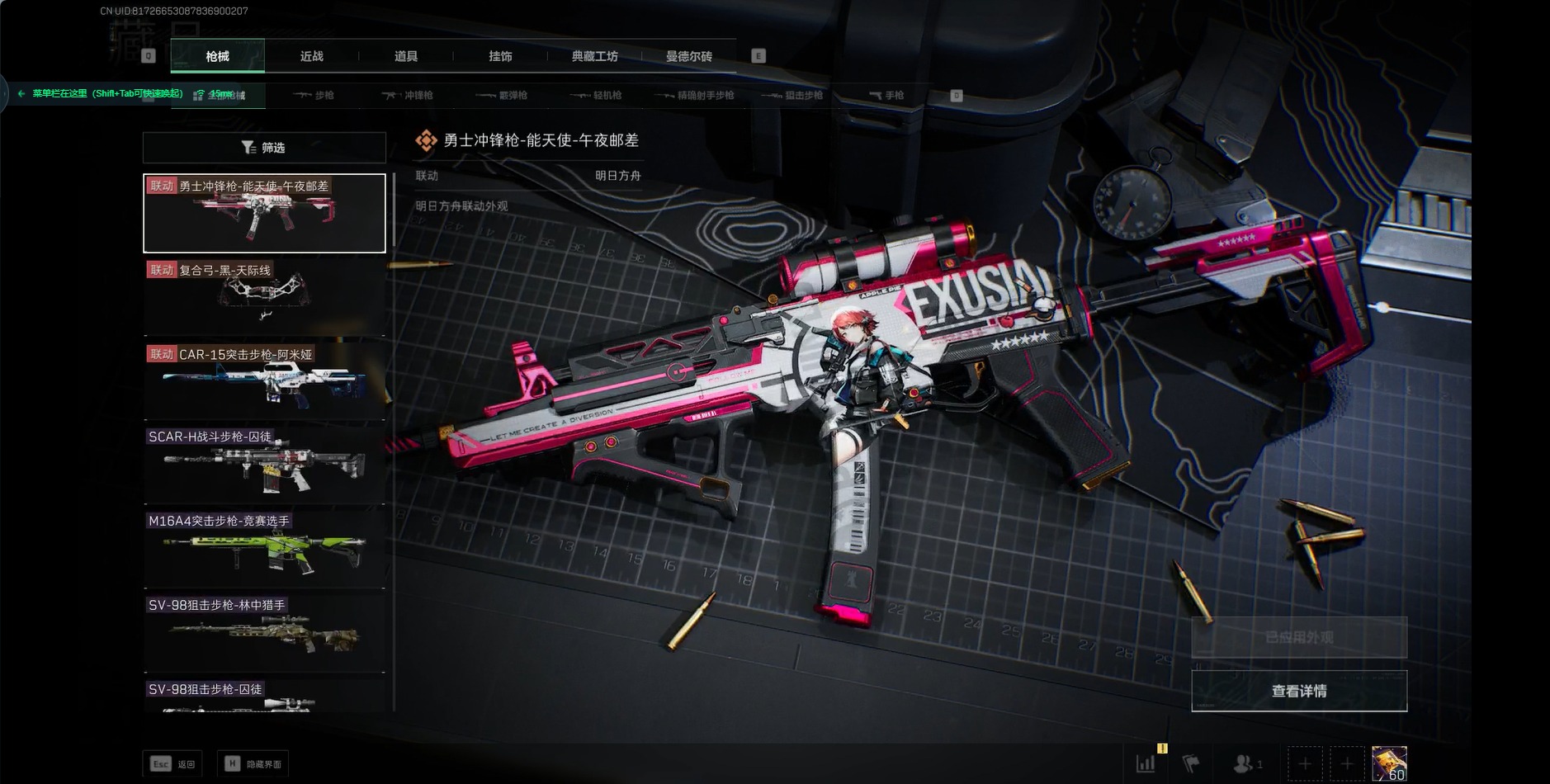
Task: Go to the 典藏工坊 tab
Action: coord(594,56)
